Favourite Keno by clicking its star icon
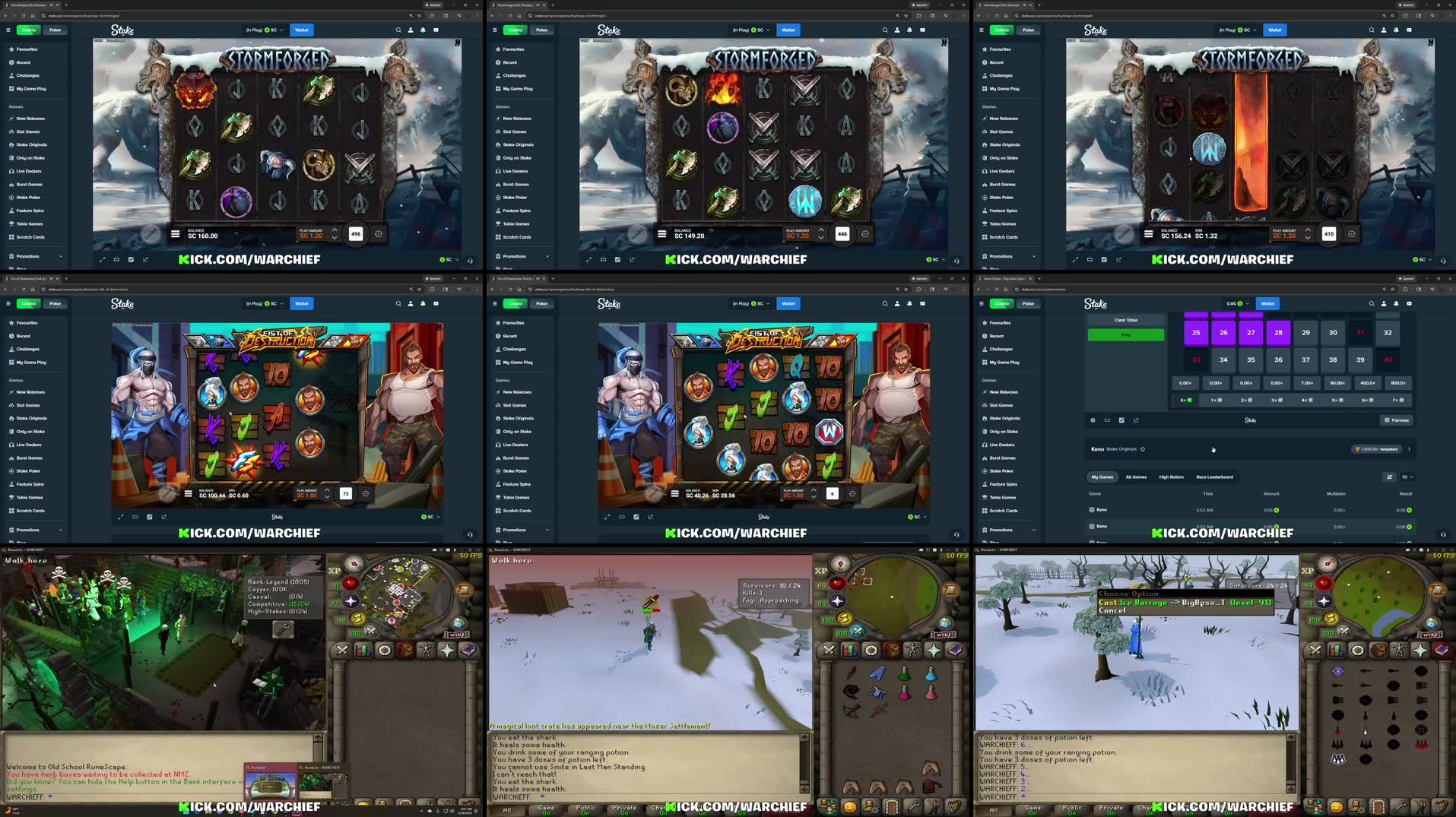 coord(1143,449)
